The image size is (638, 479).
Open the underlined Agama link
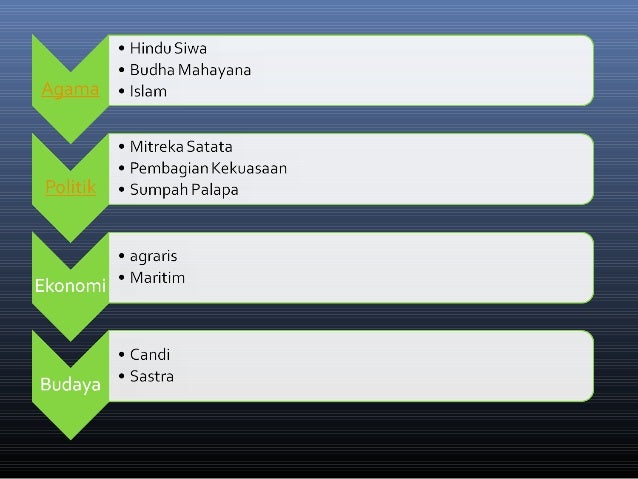(x=70, y=90)
